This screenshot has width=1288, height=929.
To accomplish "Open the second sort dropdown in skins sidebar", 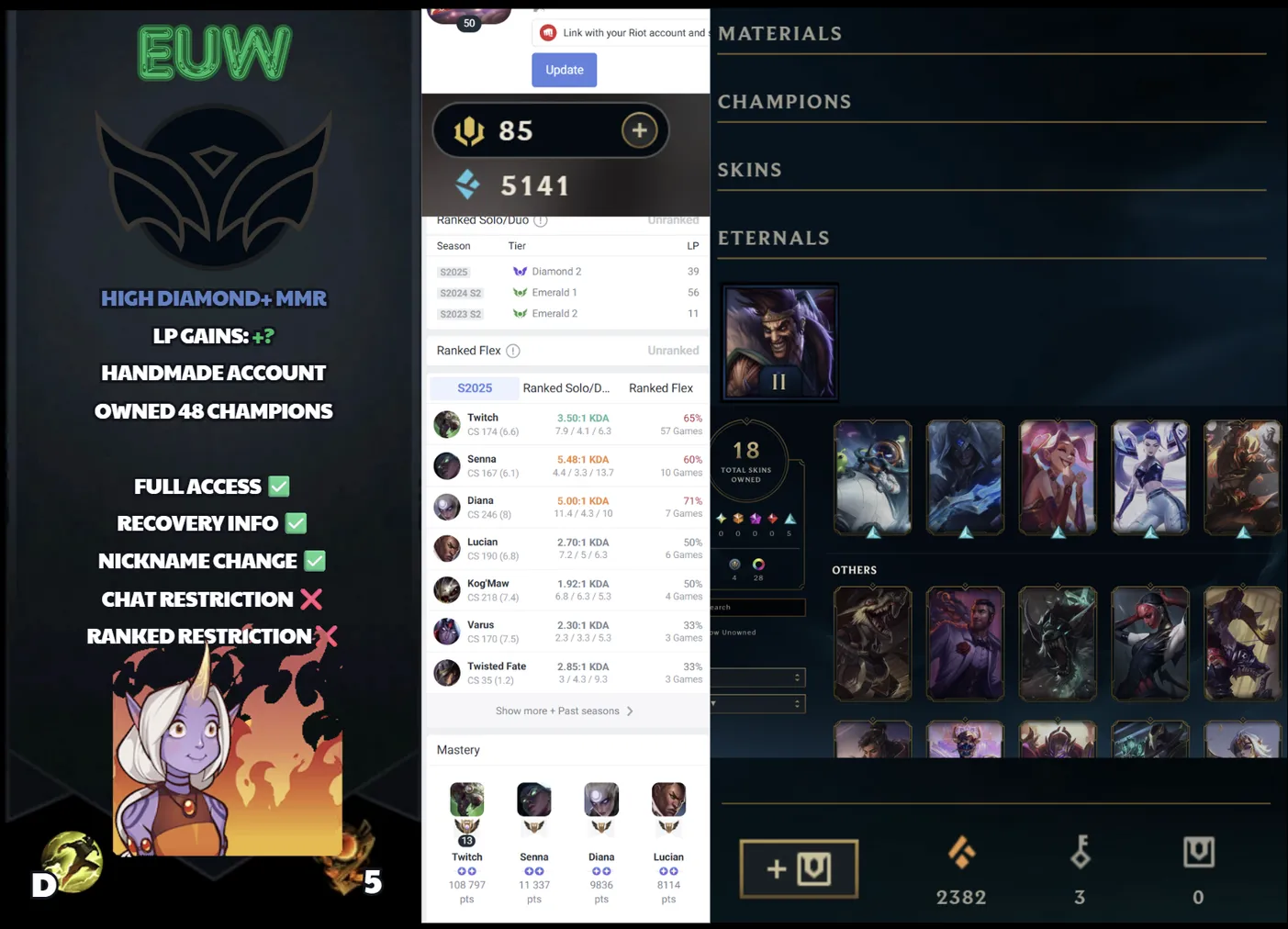I will point(757,704).
